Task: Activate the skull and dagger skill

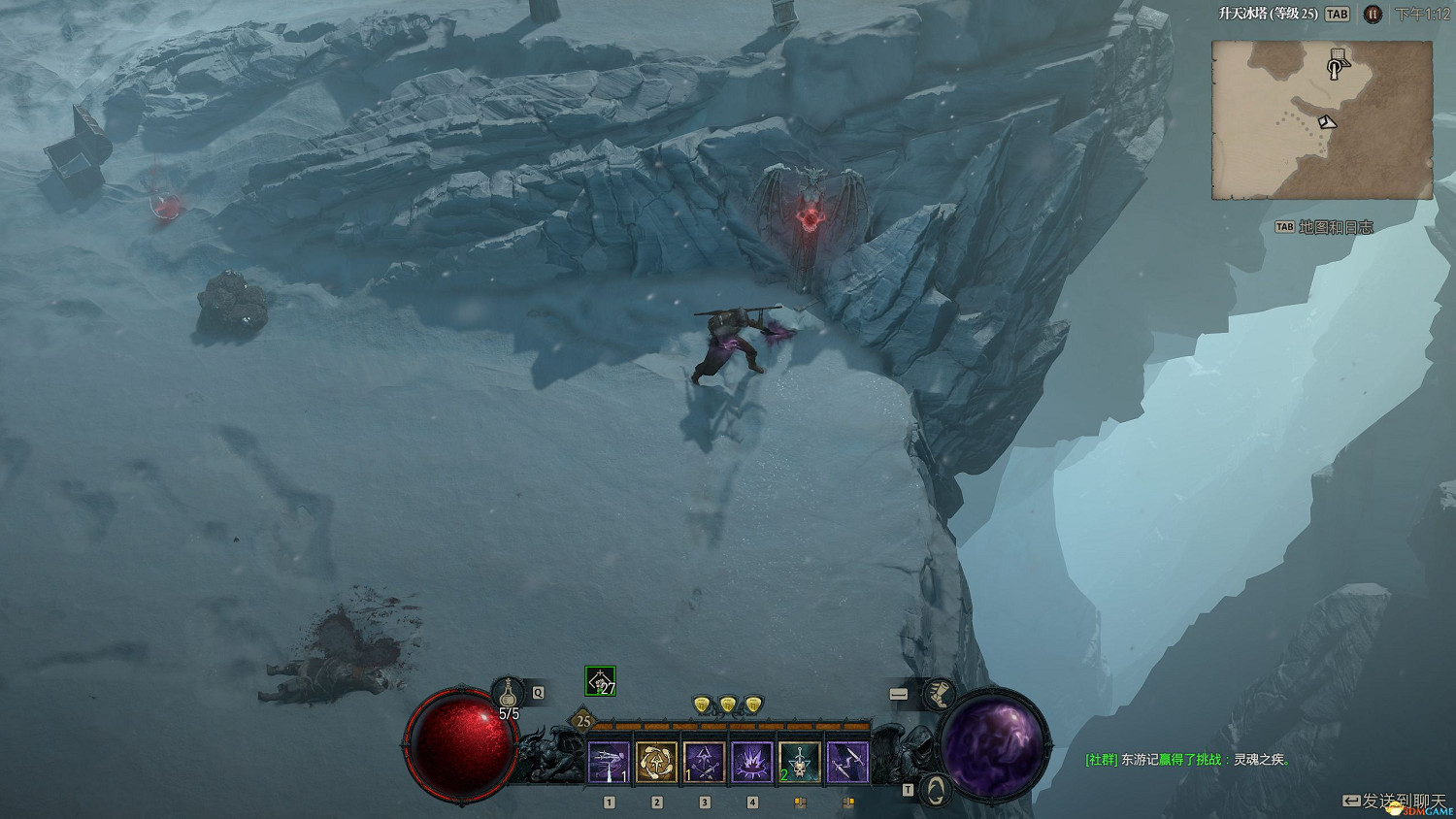Action: coord(800,763)
